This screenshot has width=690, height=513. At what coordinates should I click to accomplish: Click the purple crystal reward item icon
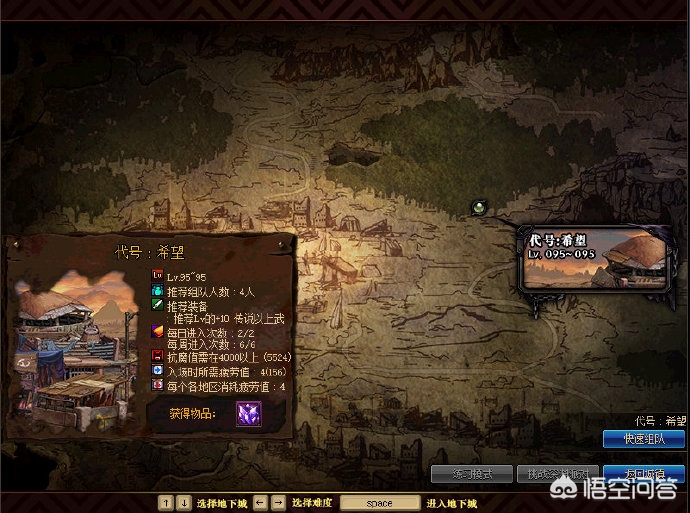[248, 414]
